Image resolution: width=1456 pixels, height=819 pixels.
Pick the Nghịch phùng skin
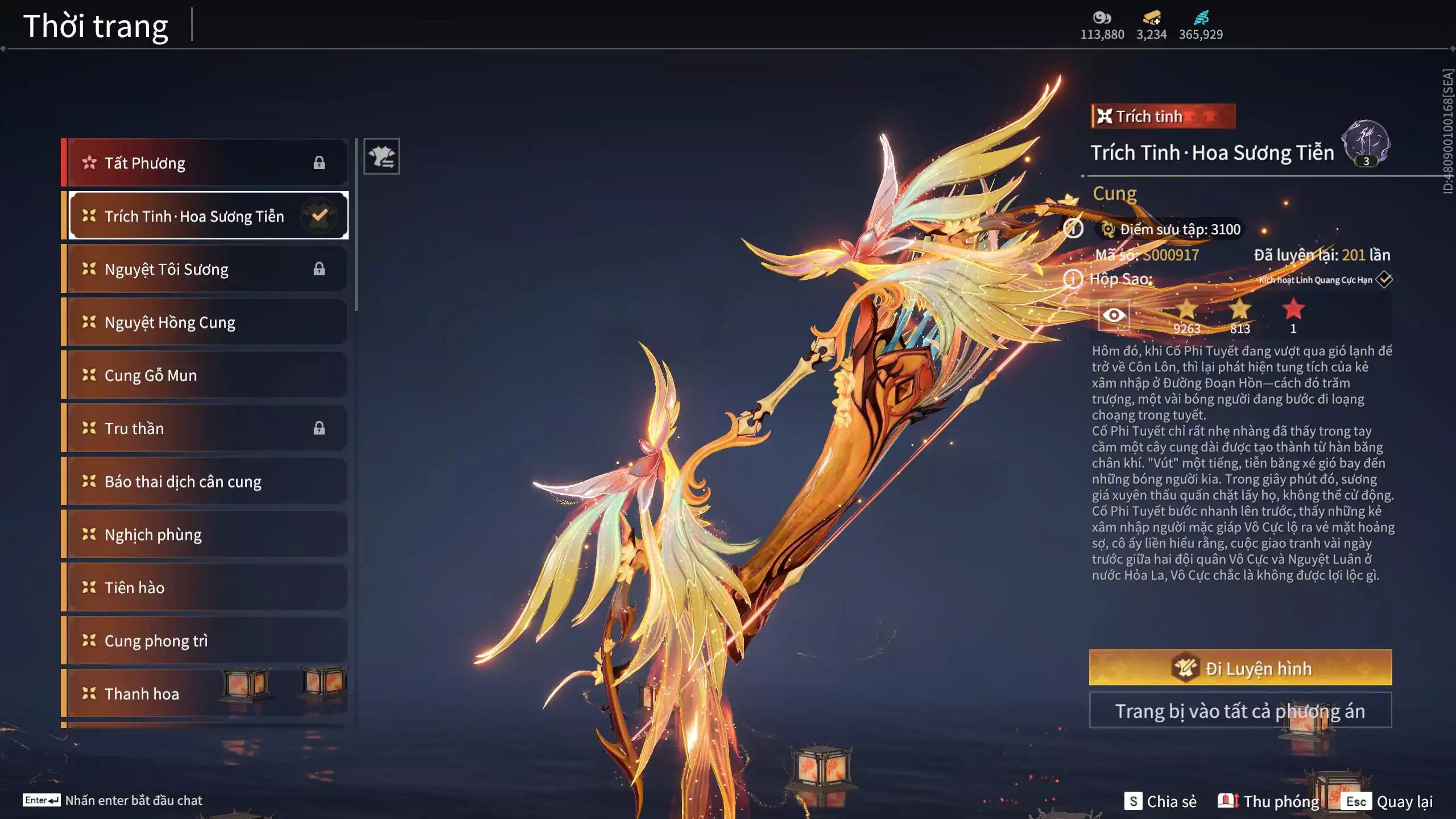click(205, 535)
